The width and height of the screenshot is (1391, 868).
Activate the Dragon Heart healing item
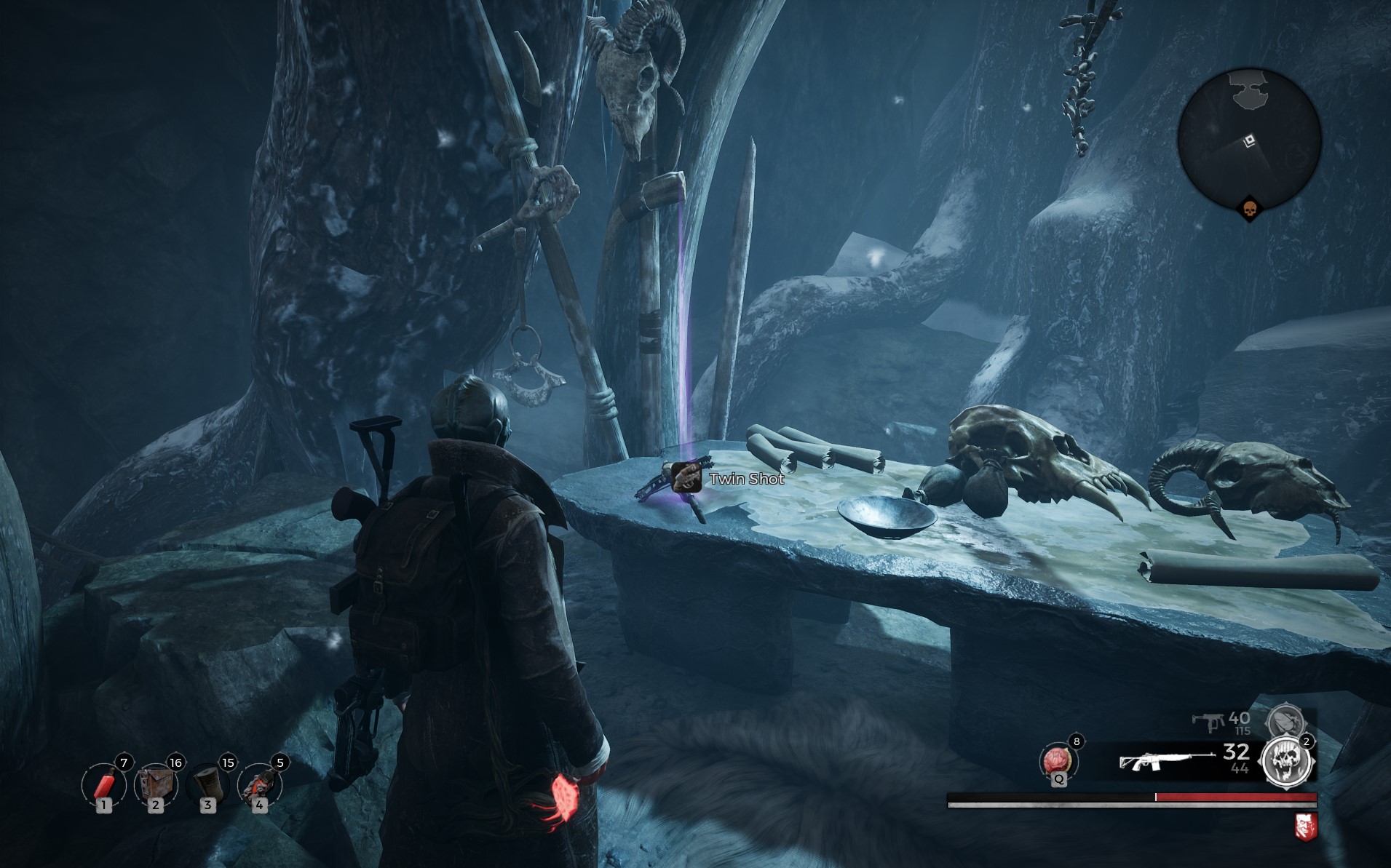pyautogui.click(x=1058, y=761)
